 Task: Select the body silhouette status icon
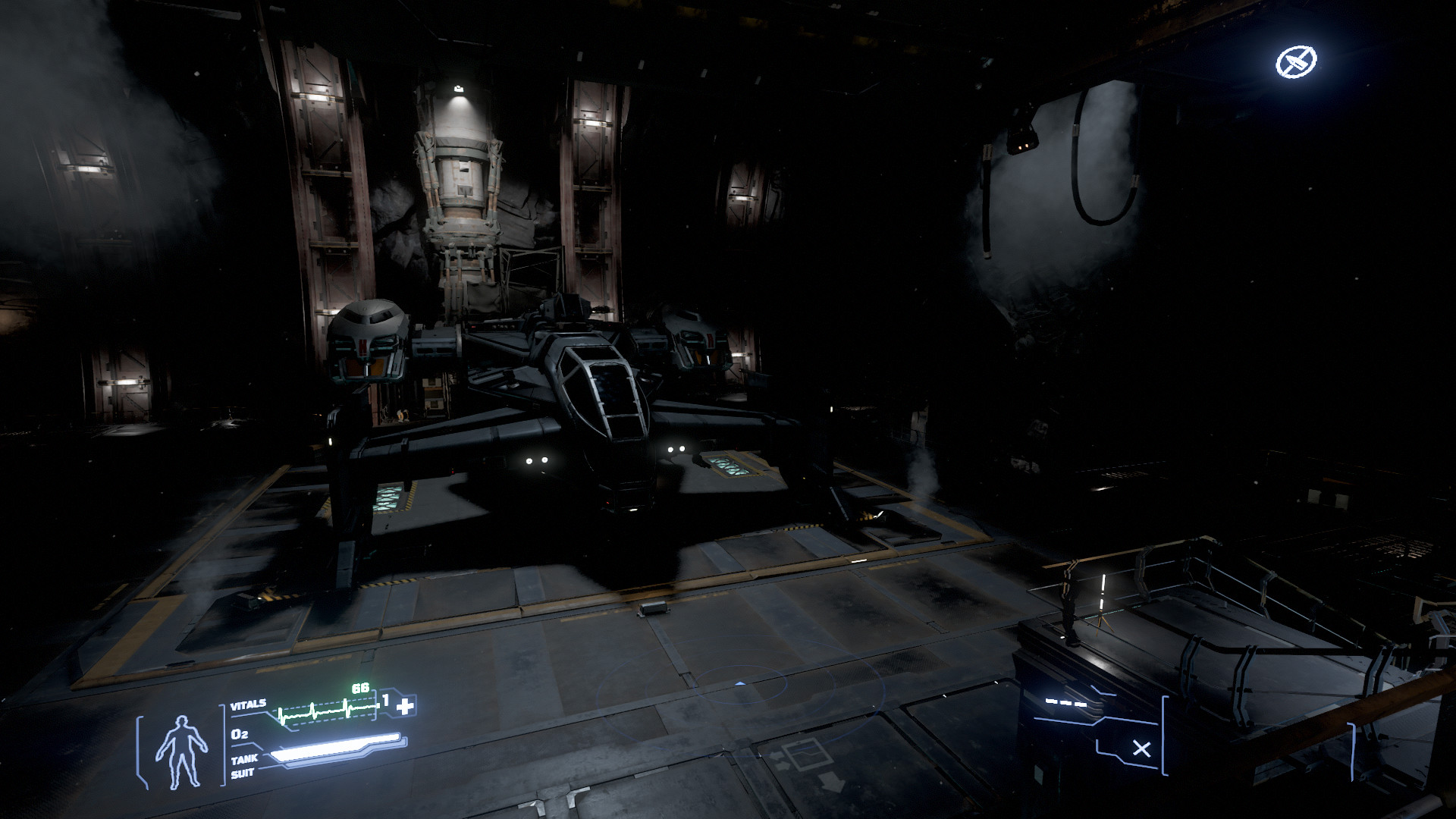(181, 749)
